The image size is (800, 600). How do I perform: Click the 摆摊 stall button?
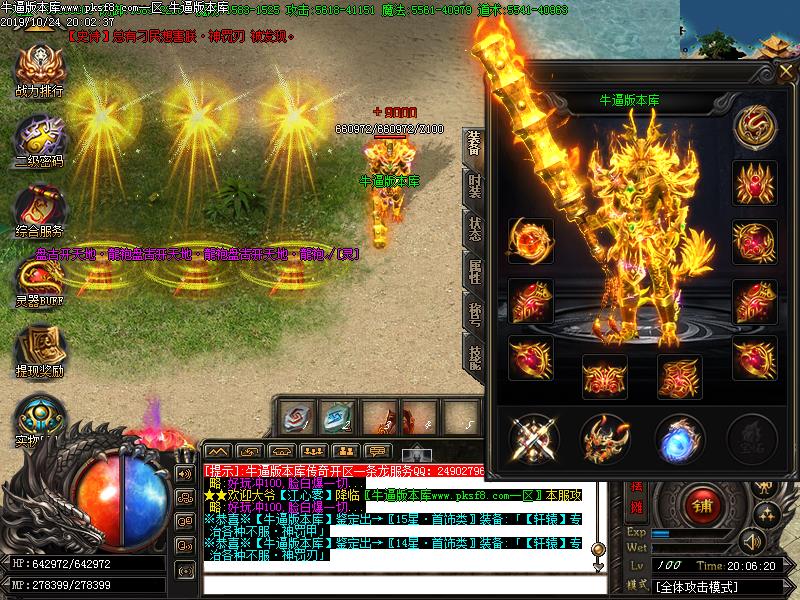pyautogui.click(x=634, y=497)
